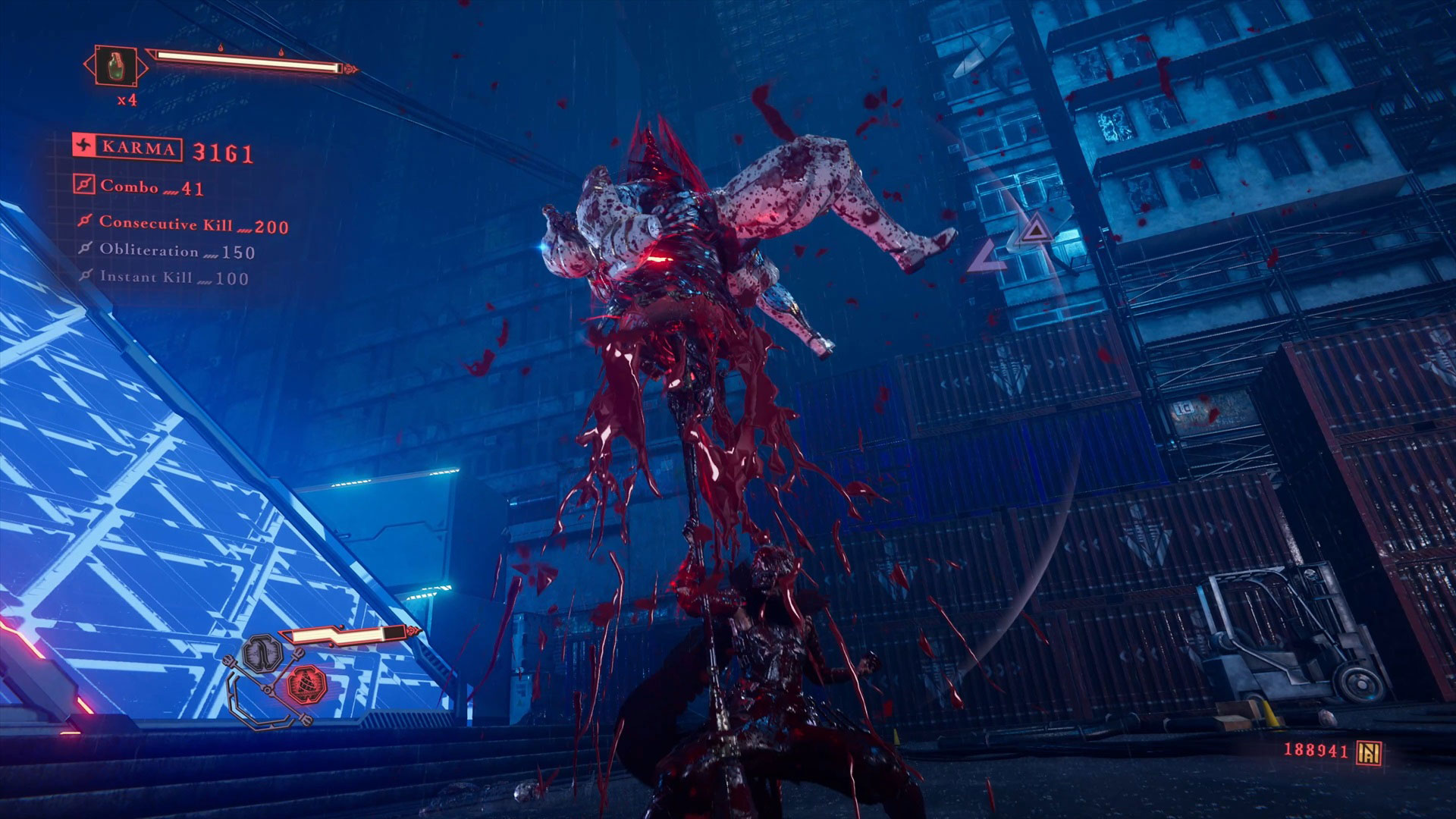Select the green healing bottle item slot

(115, 67)
